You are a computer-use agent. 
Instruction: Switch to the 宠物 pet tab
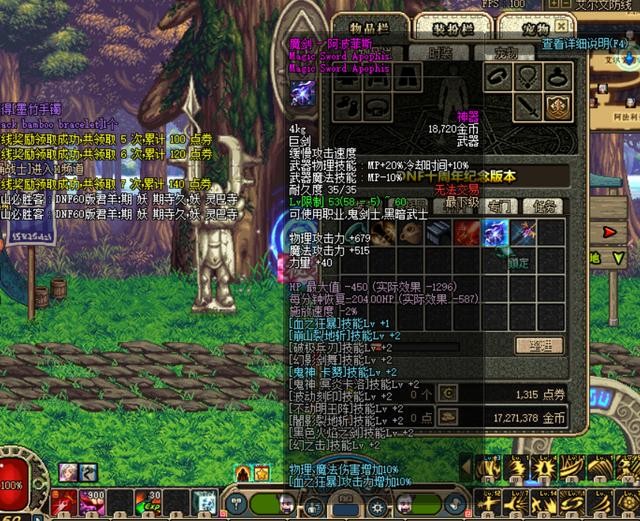(523, 29)
